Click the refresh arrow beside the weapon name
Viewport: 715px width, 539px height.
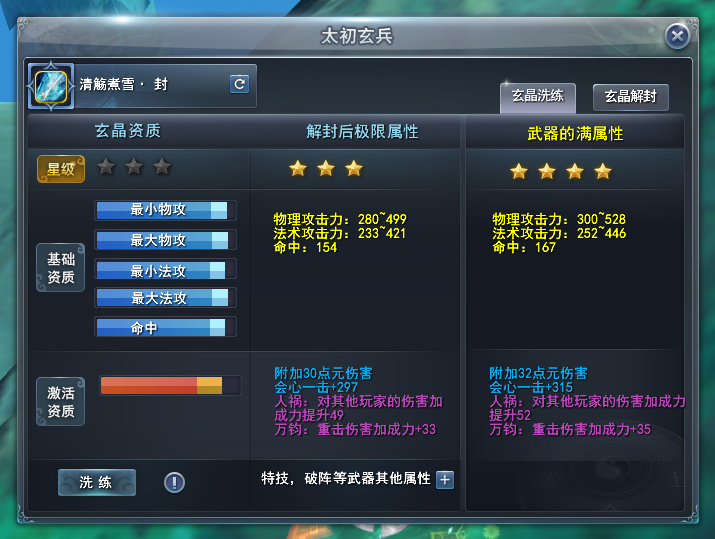[x=239, y=84]
